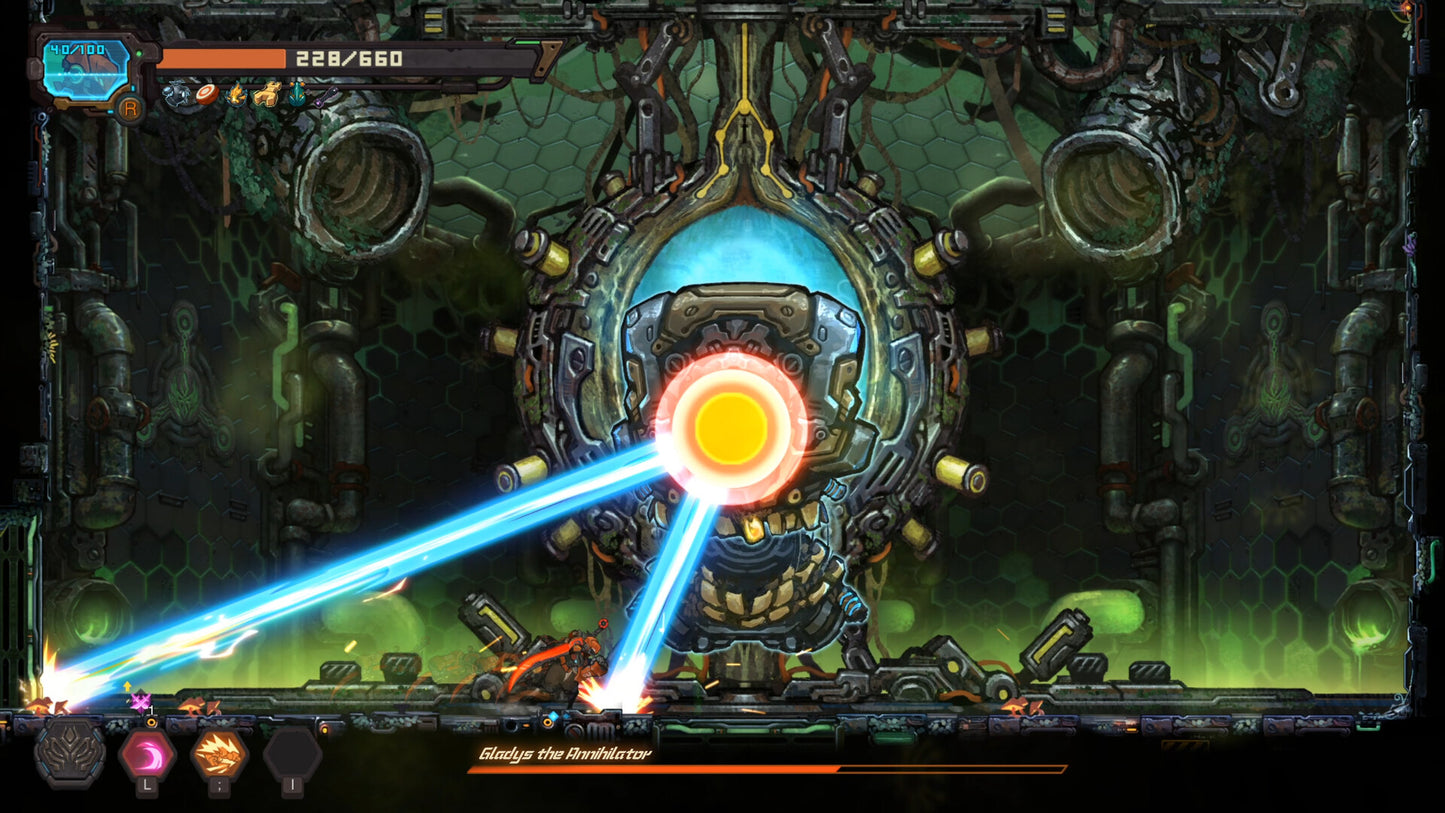
Task: Click the green status light beside the player HUD
Action: [x=140, y=52]
